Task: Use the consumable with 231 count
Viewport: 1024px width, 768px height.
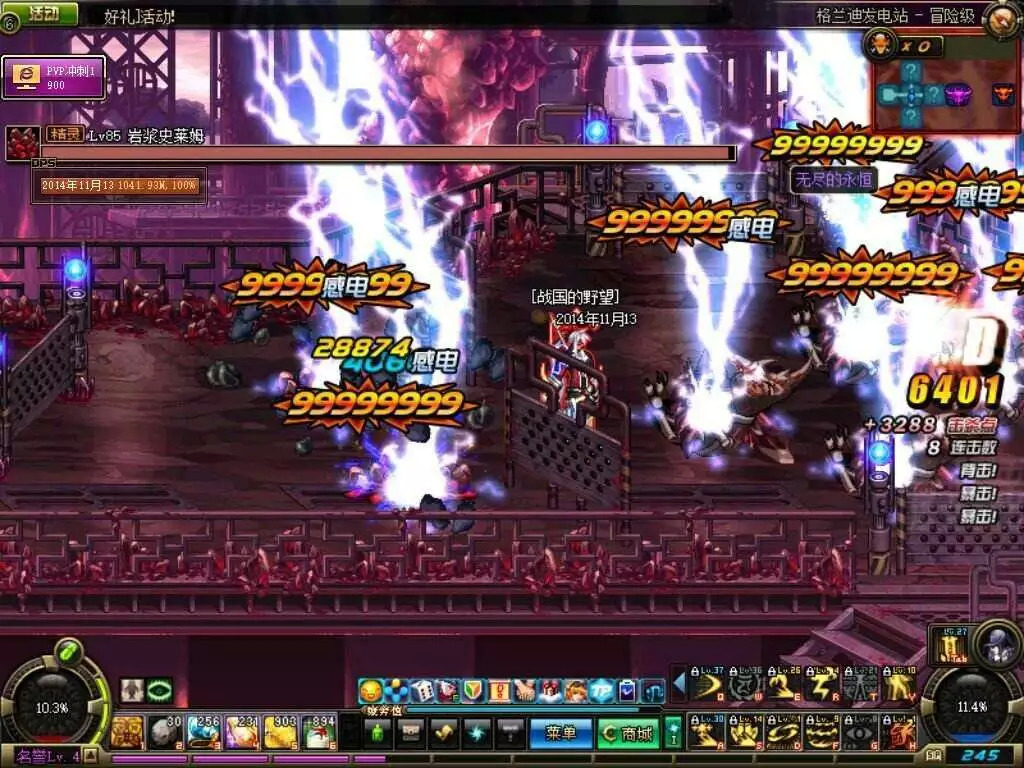Action: [243, 732]
